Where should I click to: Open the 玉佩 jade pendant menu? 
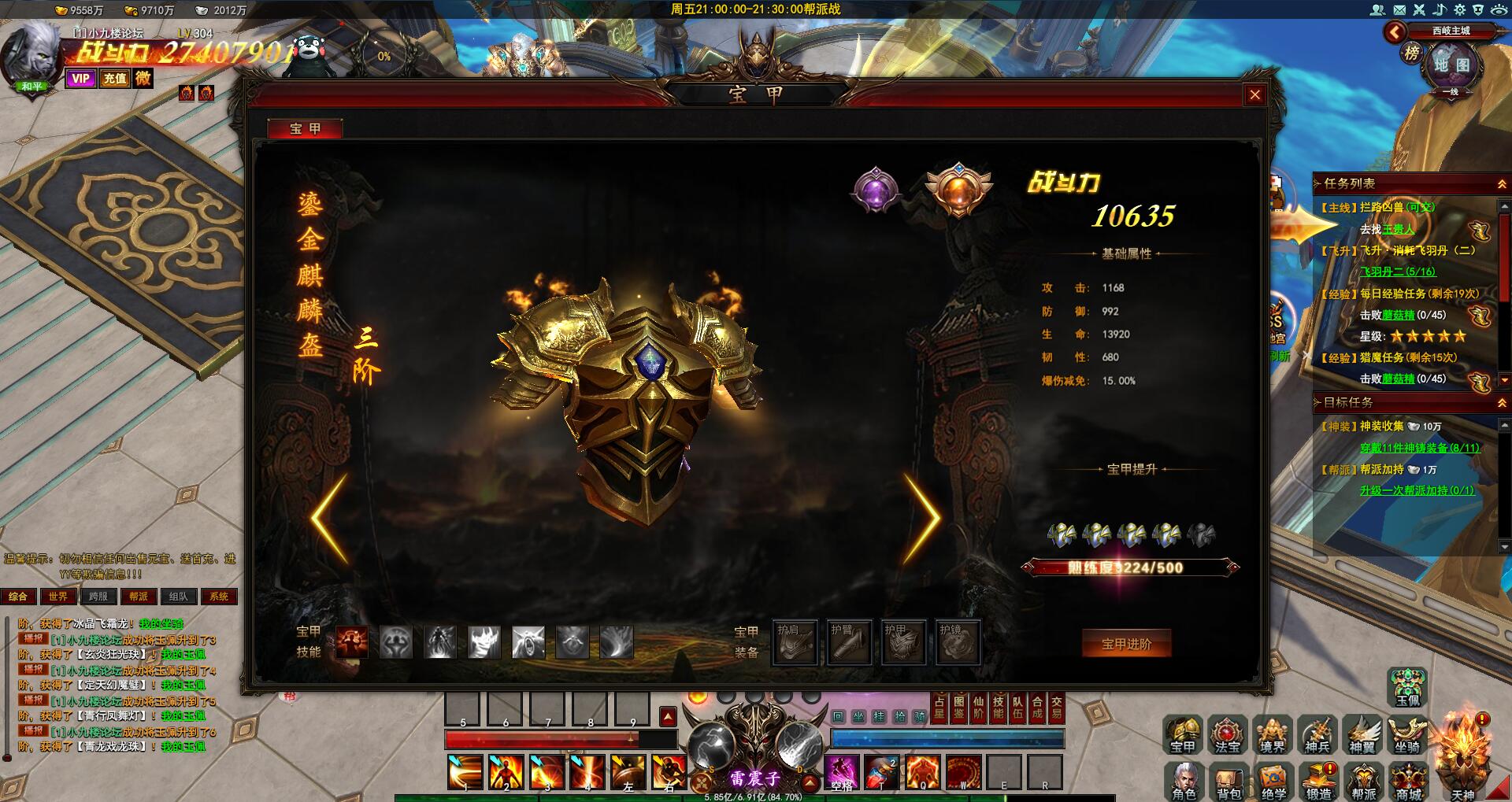(1407, 687)
